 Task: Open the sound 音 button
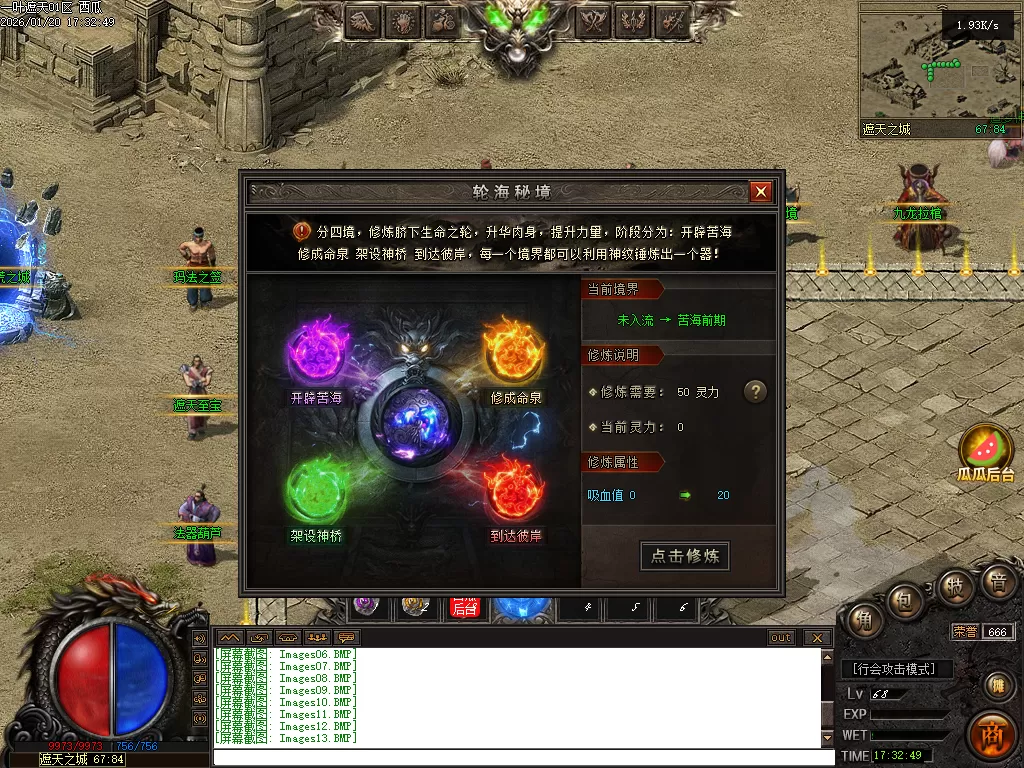(997, 582)
